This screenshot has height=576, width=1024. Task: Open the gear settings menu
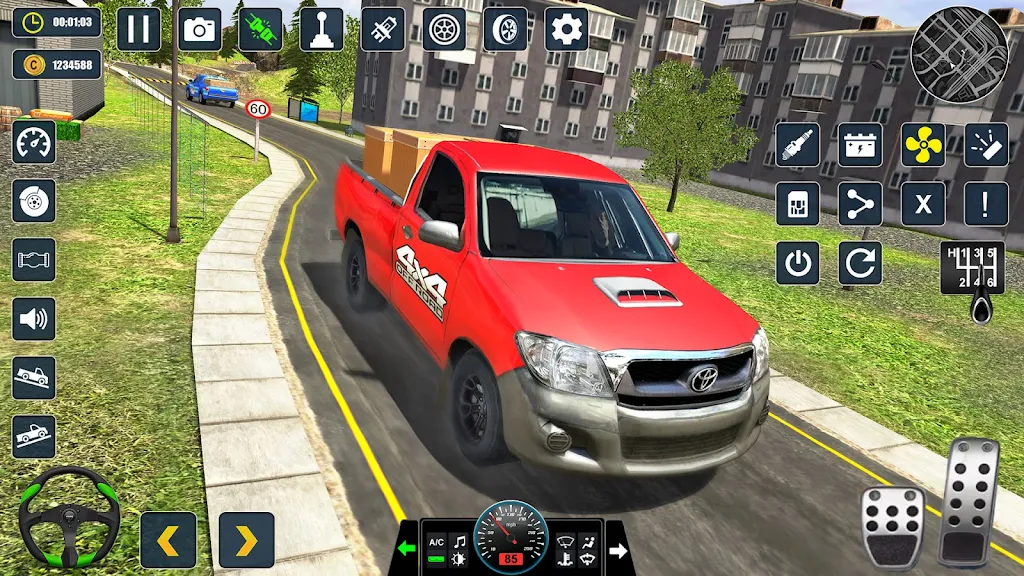566,30
